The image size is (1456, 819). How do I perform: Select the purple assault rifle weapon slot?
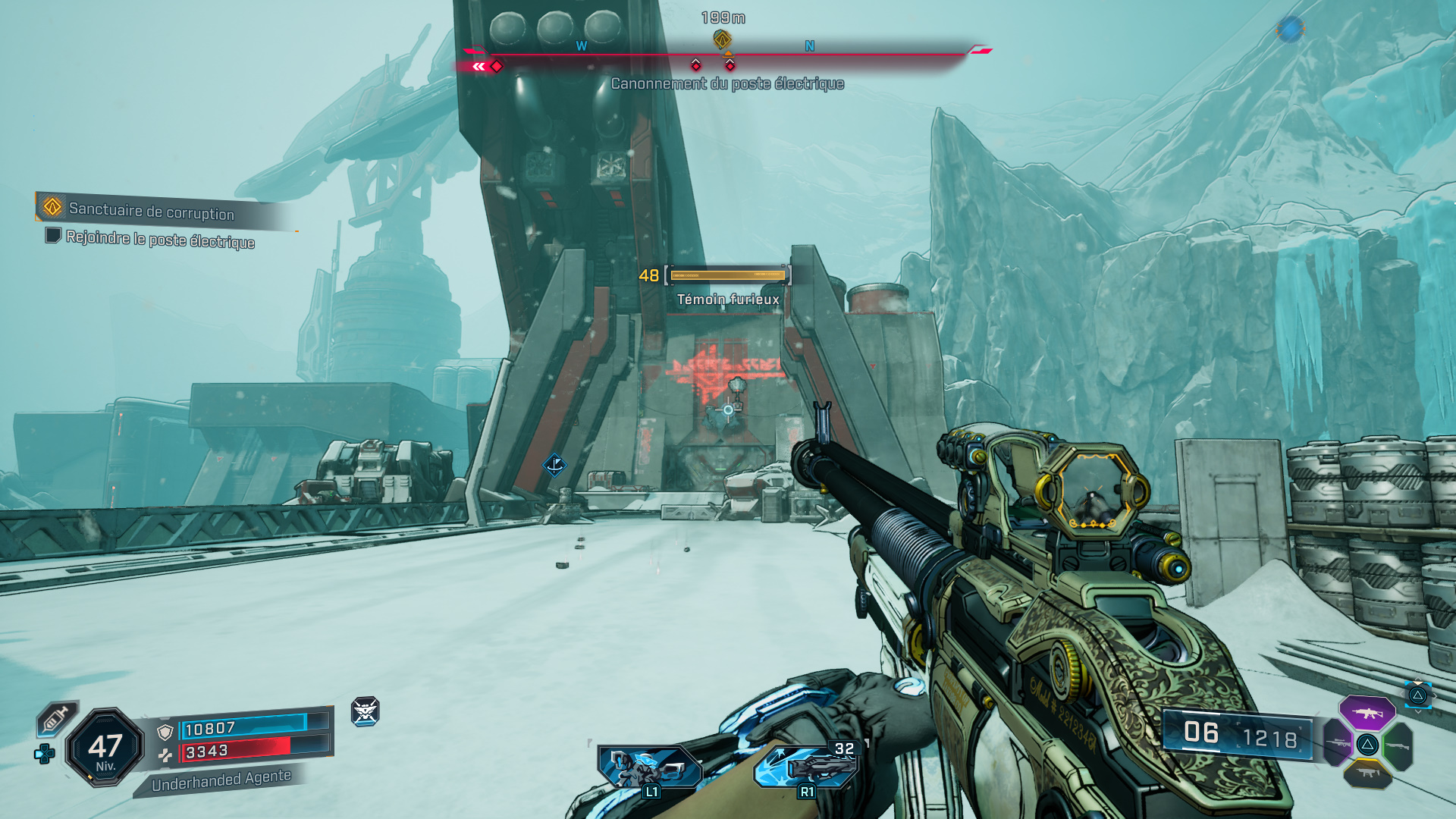pos(1367,713)
